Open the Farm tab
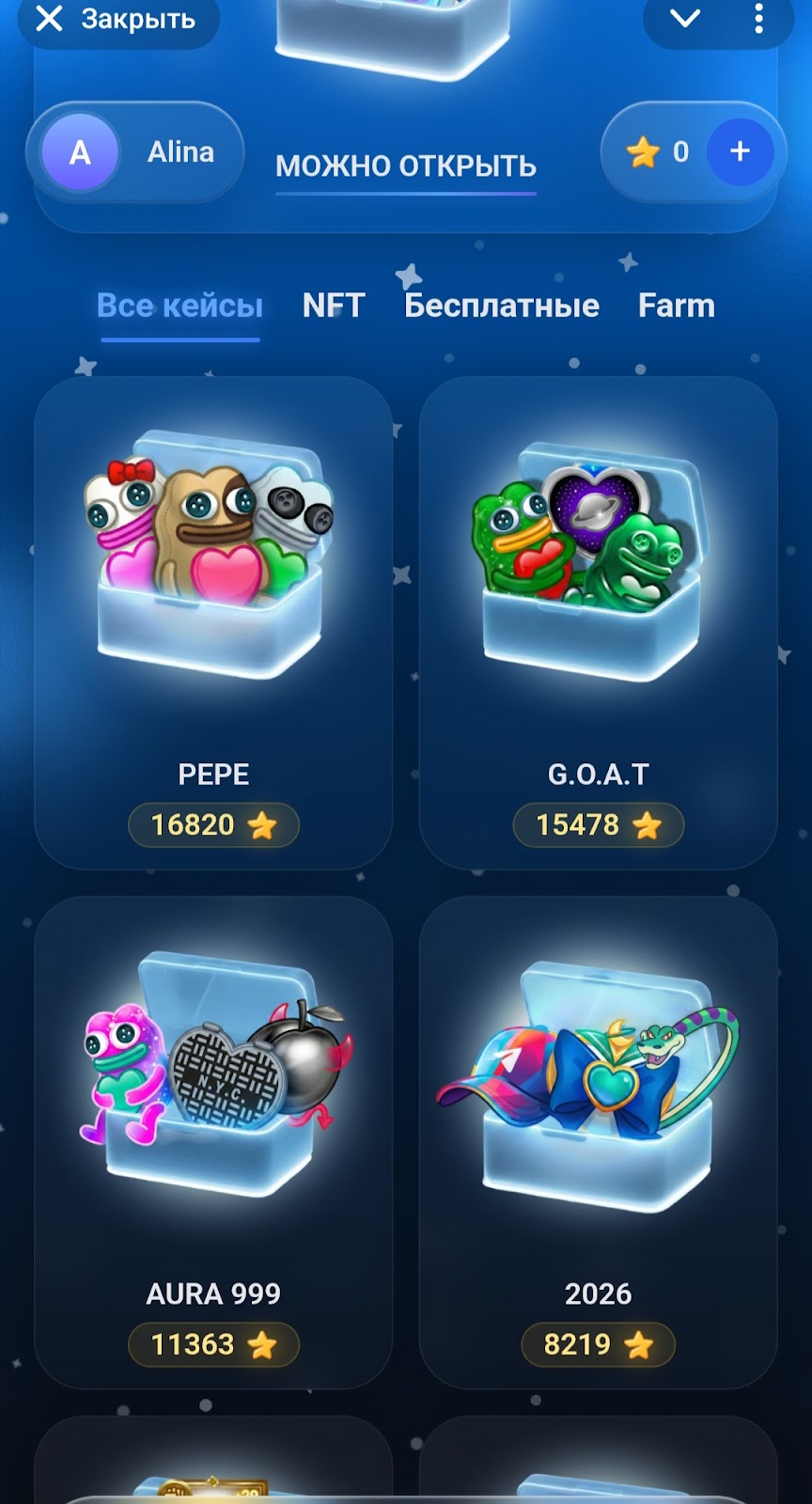Screen dimensions: 812x1504 (676, 305)
